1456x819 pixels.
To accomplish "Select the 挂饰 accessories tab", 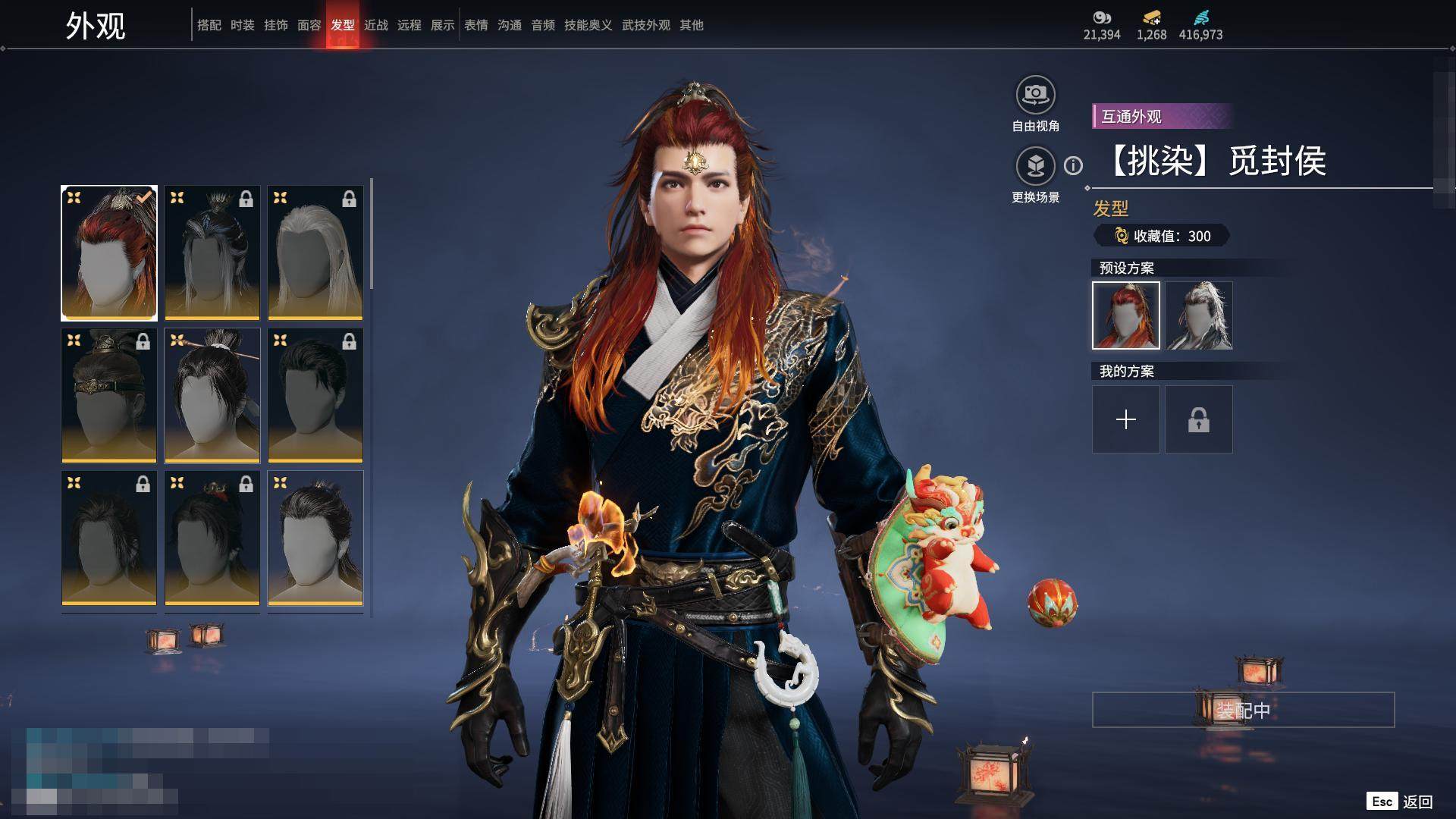I will click(275, 25).
